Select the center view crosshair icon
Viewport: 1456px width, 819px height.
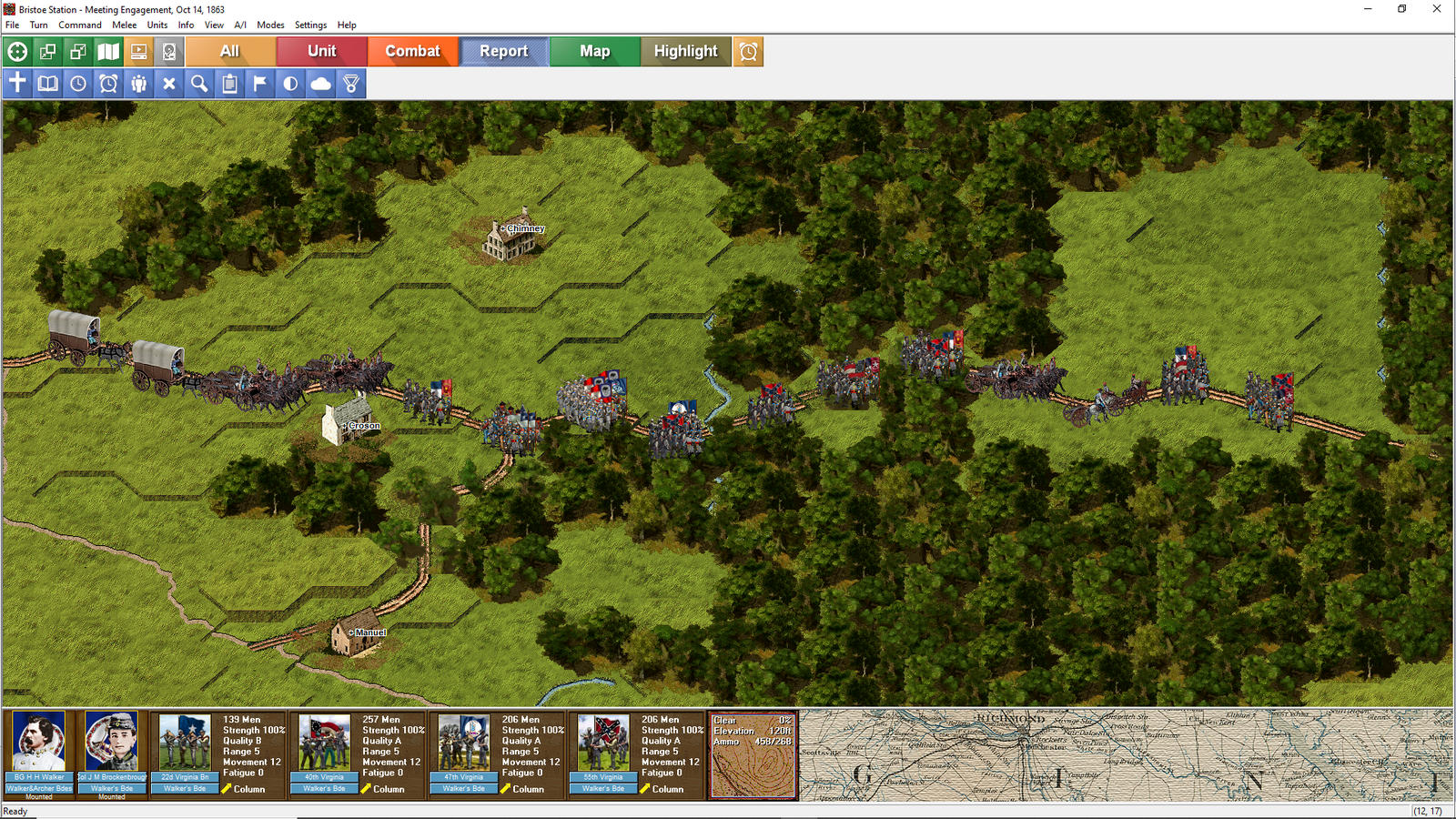(16, 52)
